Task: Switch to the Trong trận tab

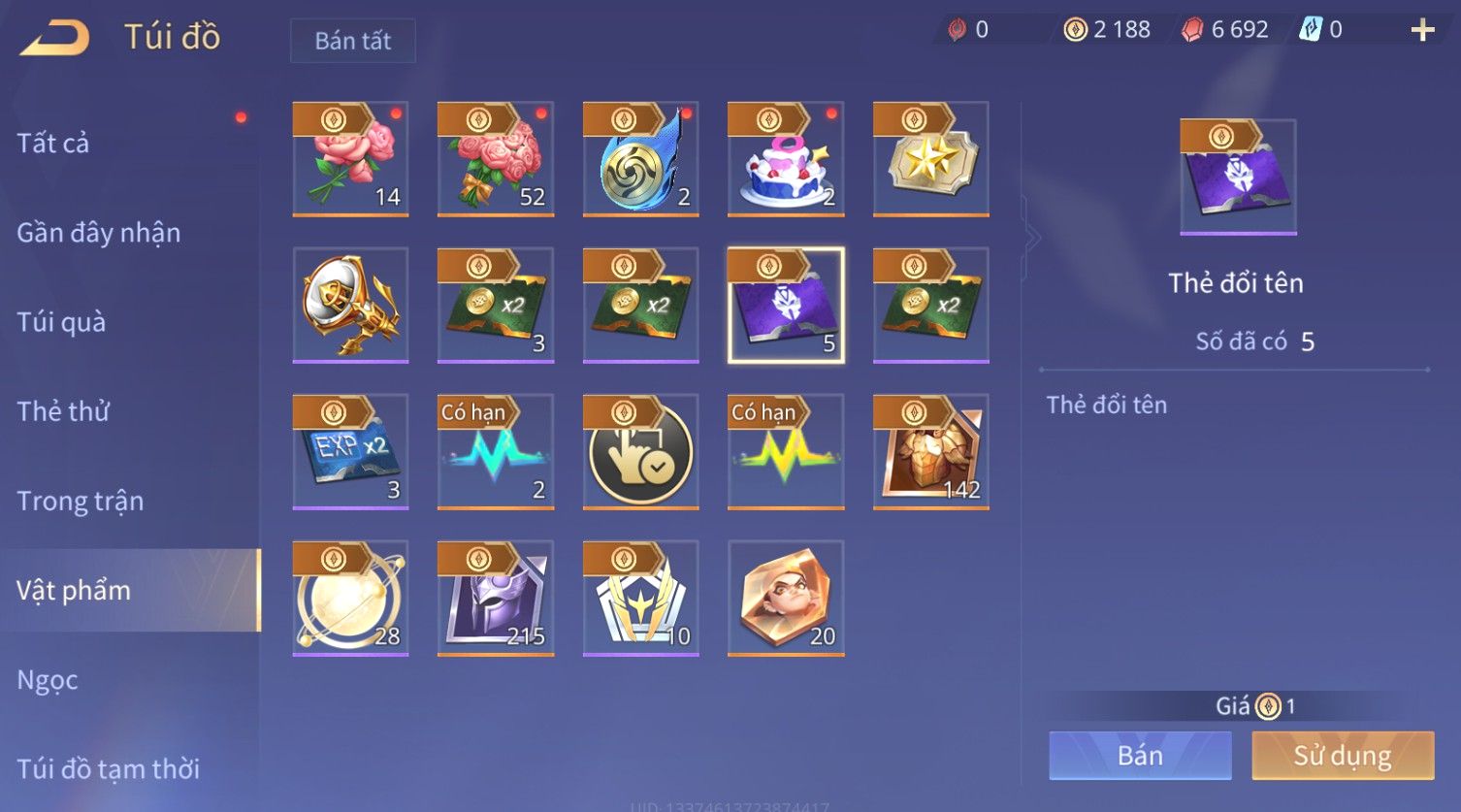Action: [80, 501]
